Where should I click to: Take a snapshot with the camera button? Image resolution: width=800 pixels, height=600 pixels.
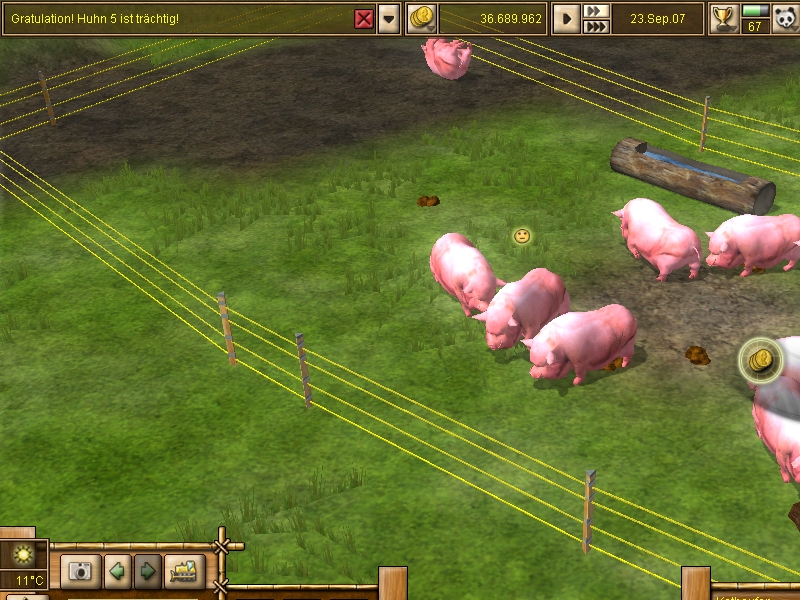(x=80, y=572)
